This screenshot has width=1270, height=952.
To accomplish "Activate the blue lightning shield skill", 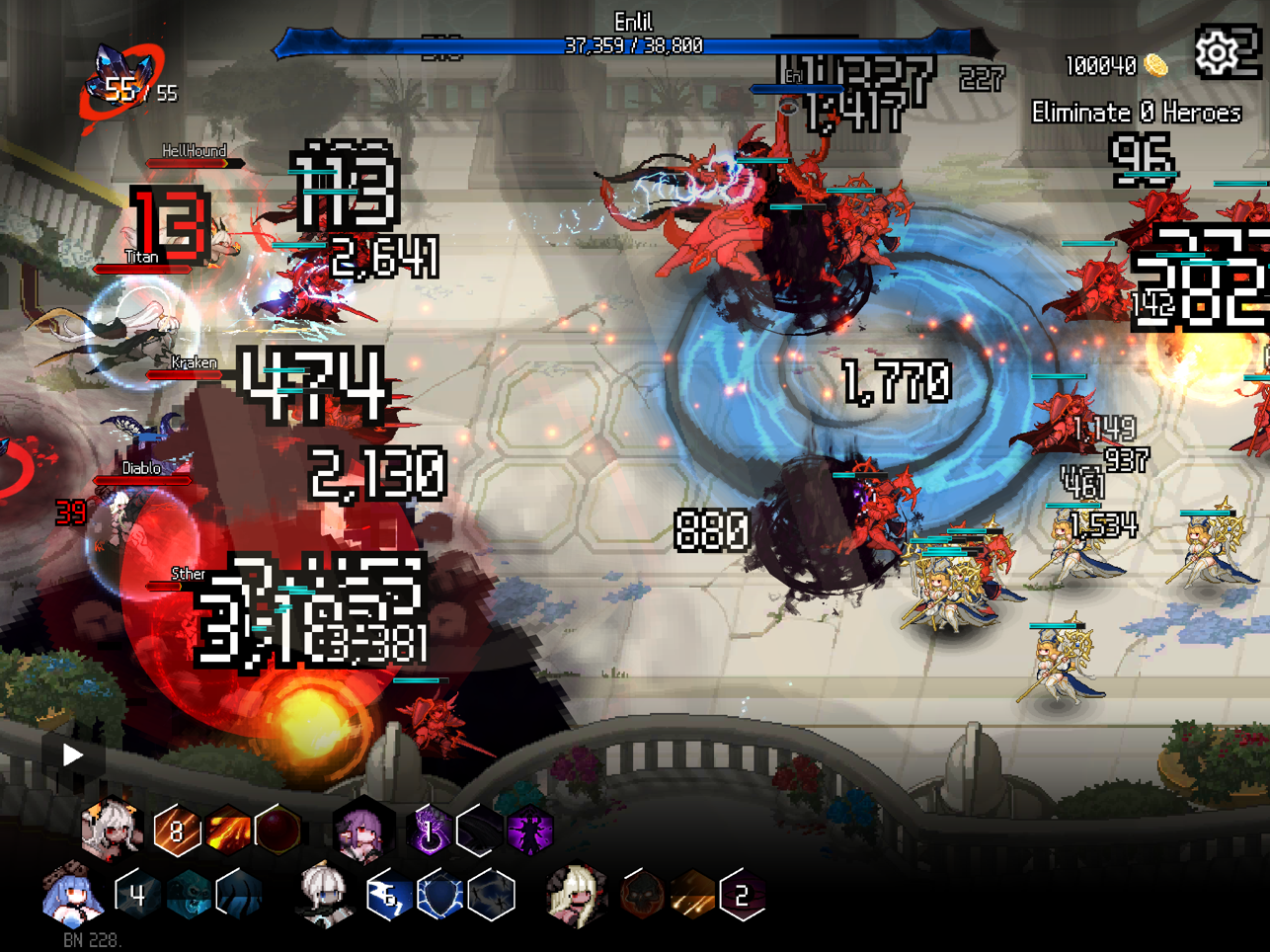I will point(440,896).
